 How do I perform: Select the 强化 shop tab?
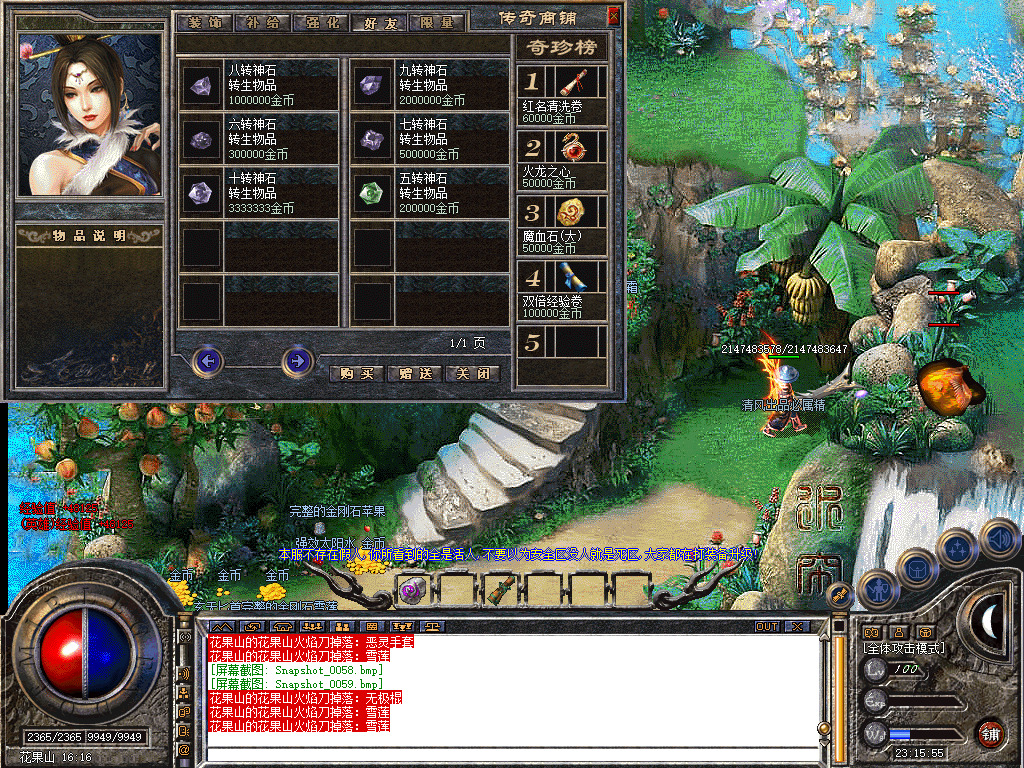320,22
